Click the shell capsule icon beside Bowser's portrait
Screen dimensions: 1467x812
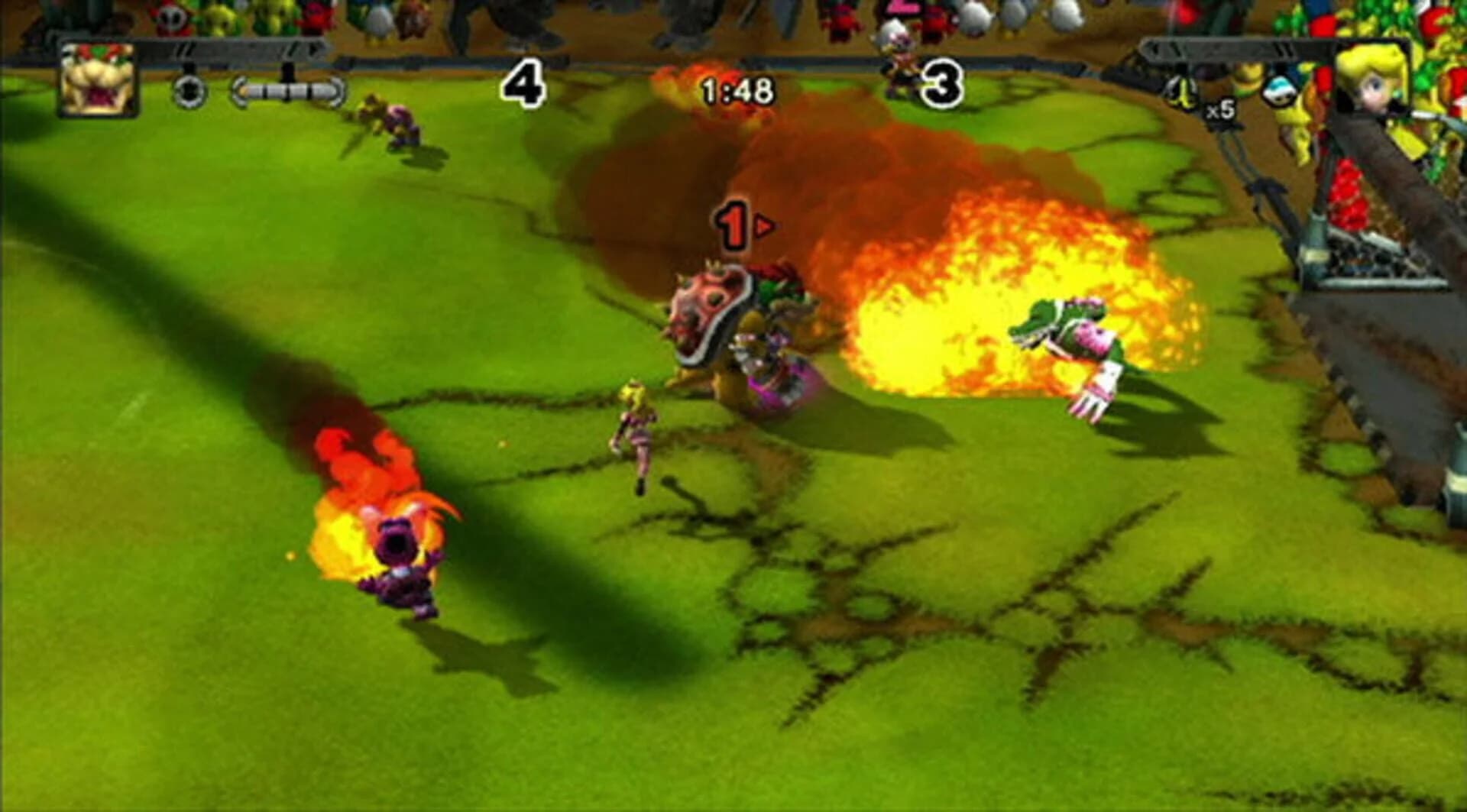tap(189, 92)
